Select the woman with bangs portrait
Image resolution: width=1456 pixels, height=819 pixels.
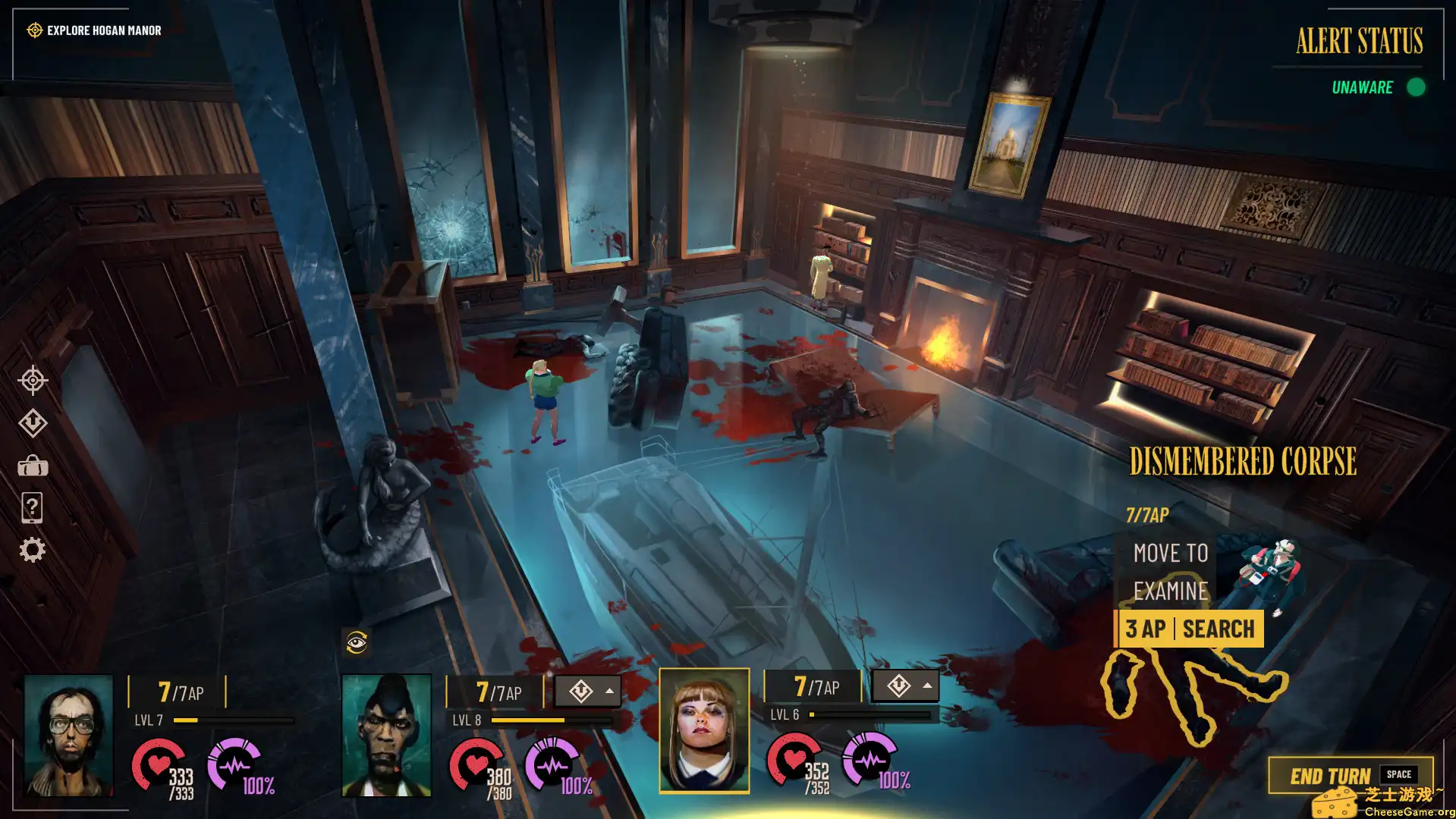tap(704, 731)
